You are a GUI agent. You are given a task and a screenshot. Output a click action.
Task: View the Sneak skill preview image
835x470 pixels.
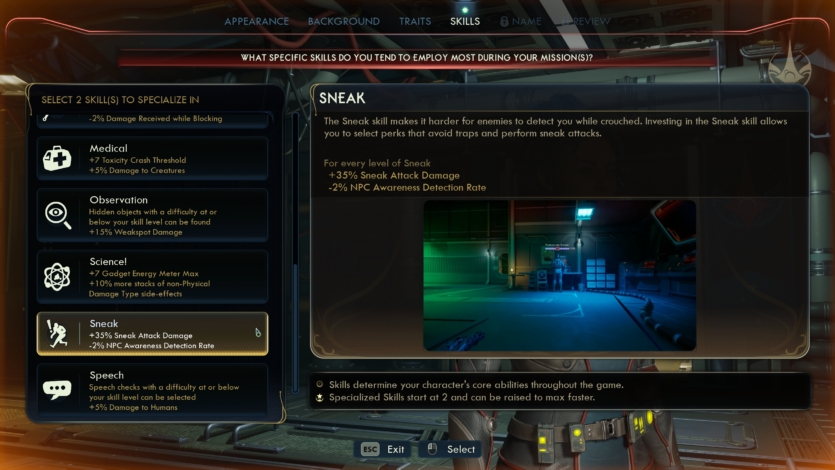point(559,275)
